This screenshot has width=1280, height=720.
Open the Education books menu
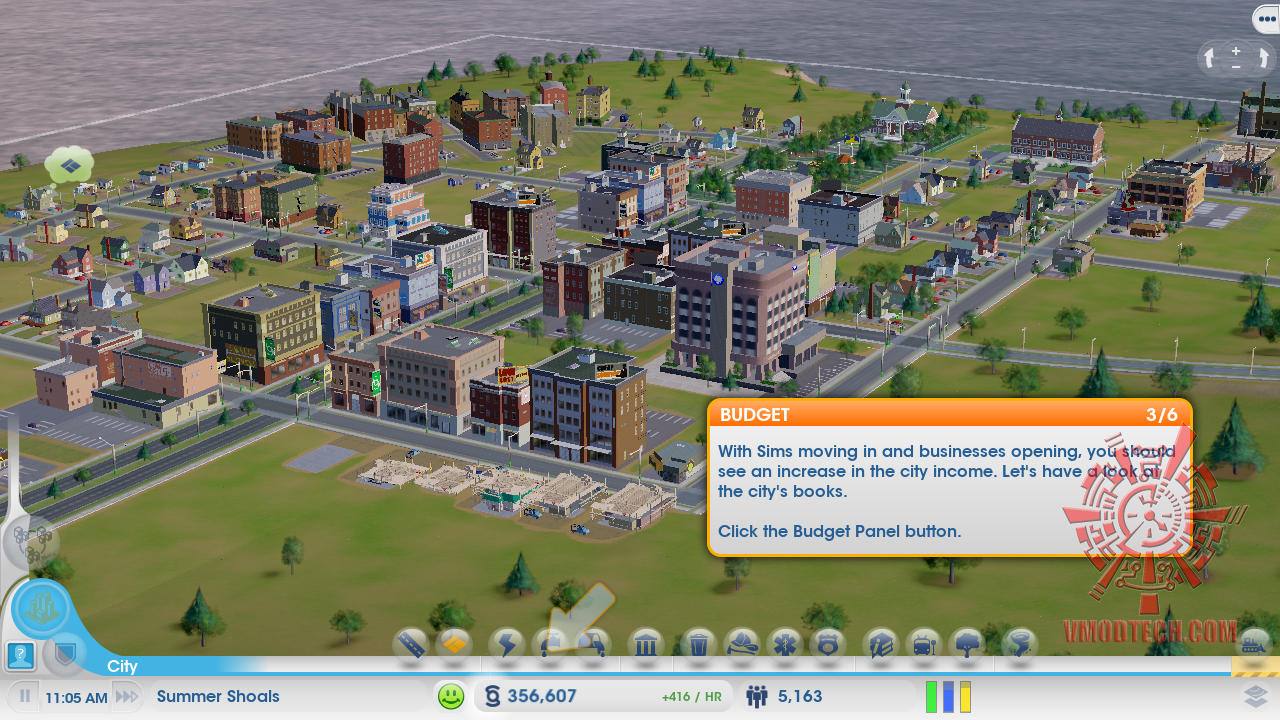pos(881,645)
